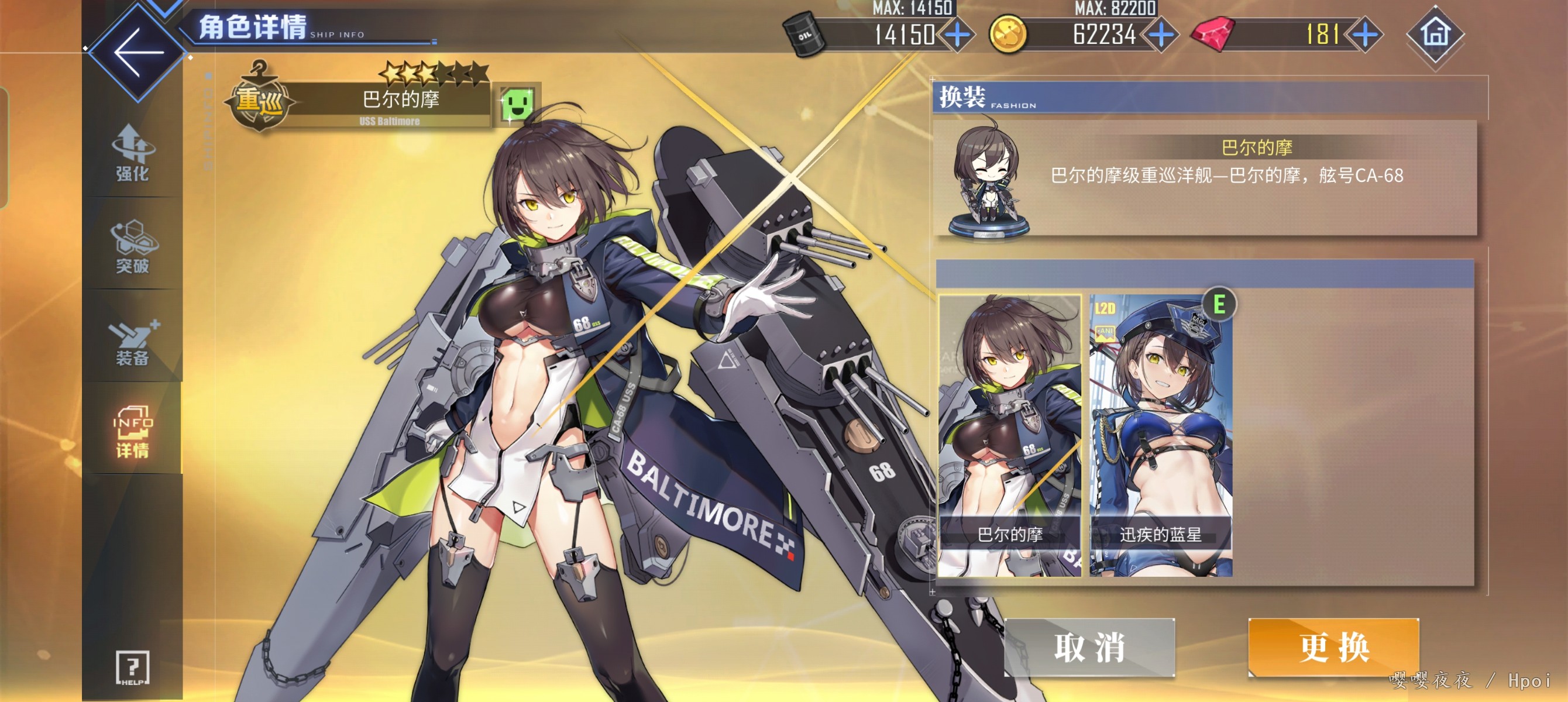The height and width of the screenshot is (702, 1568).
Task: Select the default 巴尔的摩 skin thumbnail
Action: [x=1009, y=435]
